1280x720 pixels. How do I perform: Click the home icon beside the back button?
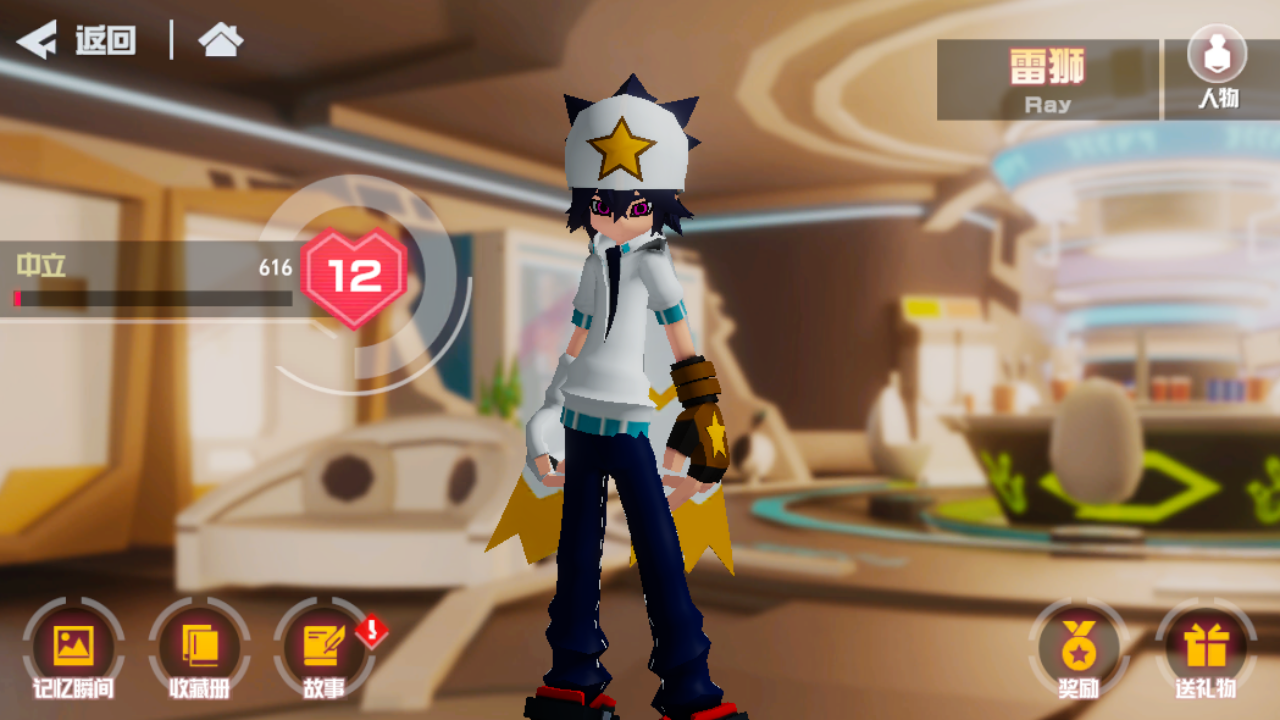(222, 42)
